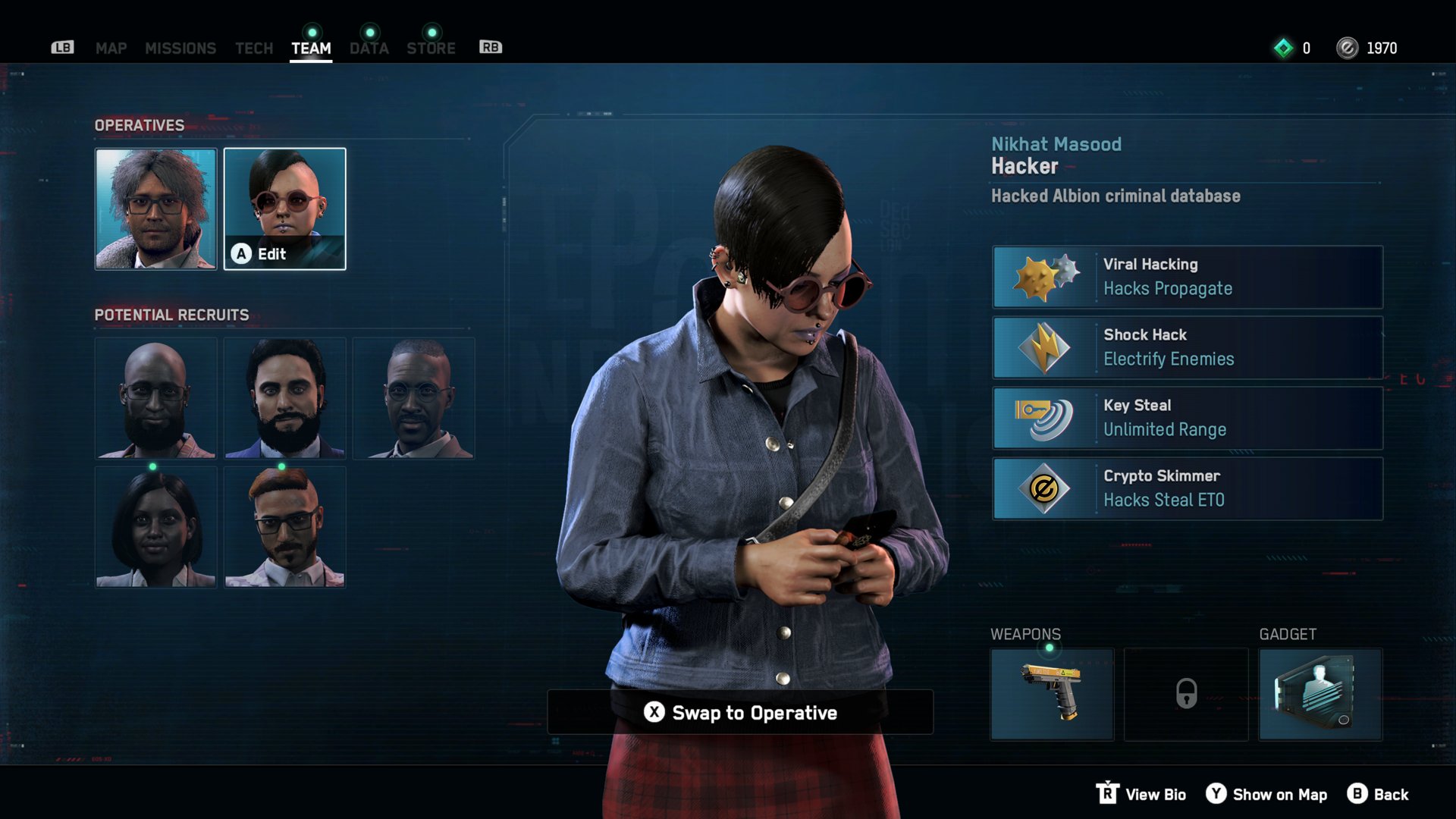Switch to the MAP tab
Screen dimensions: 1456x819
point(111,49)
